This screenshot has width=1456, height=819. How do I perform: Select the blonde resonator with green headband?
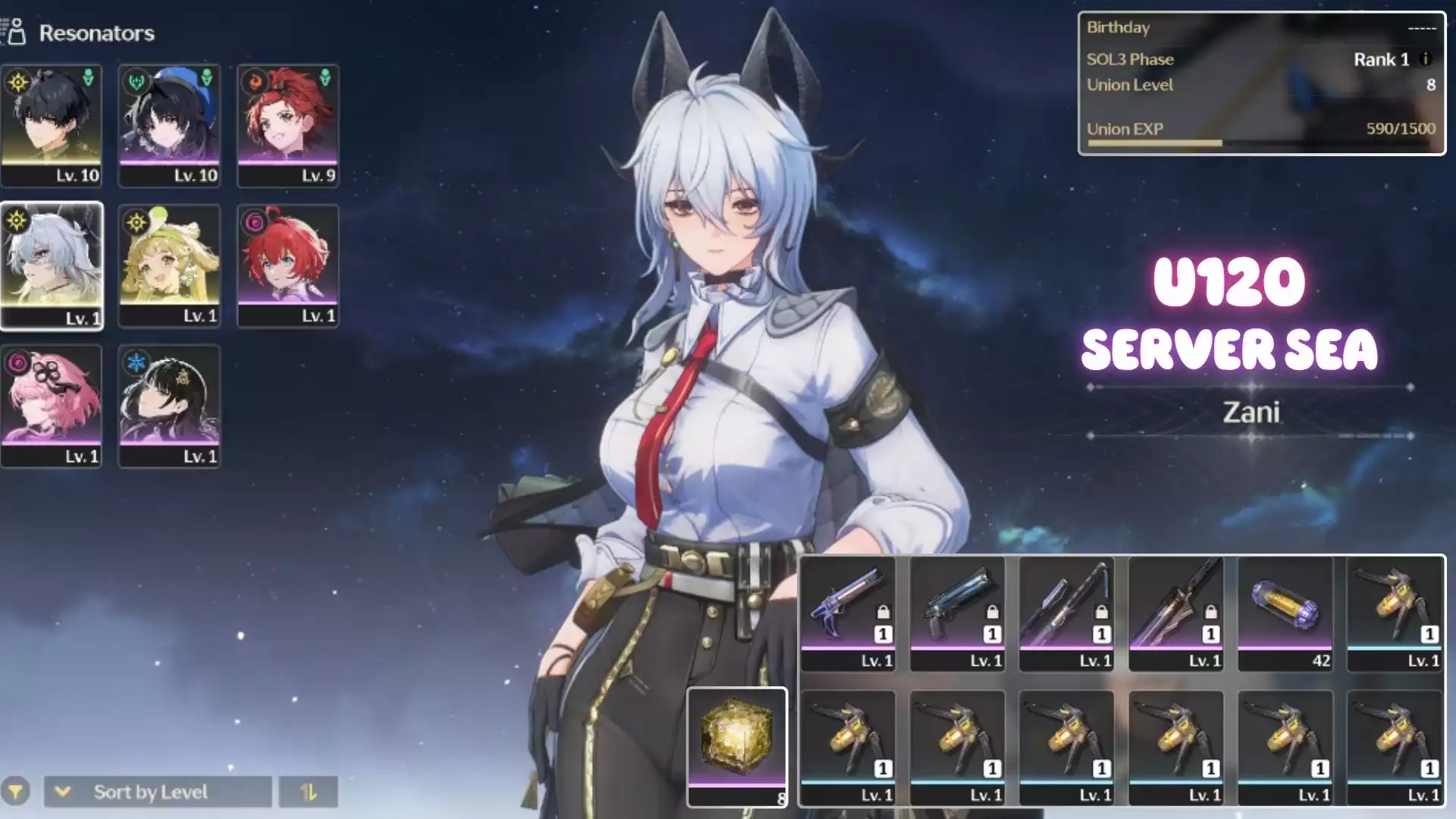[169, 265]
